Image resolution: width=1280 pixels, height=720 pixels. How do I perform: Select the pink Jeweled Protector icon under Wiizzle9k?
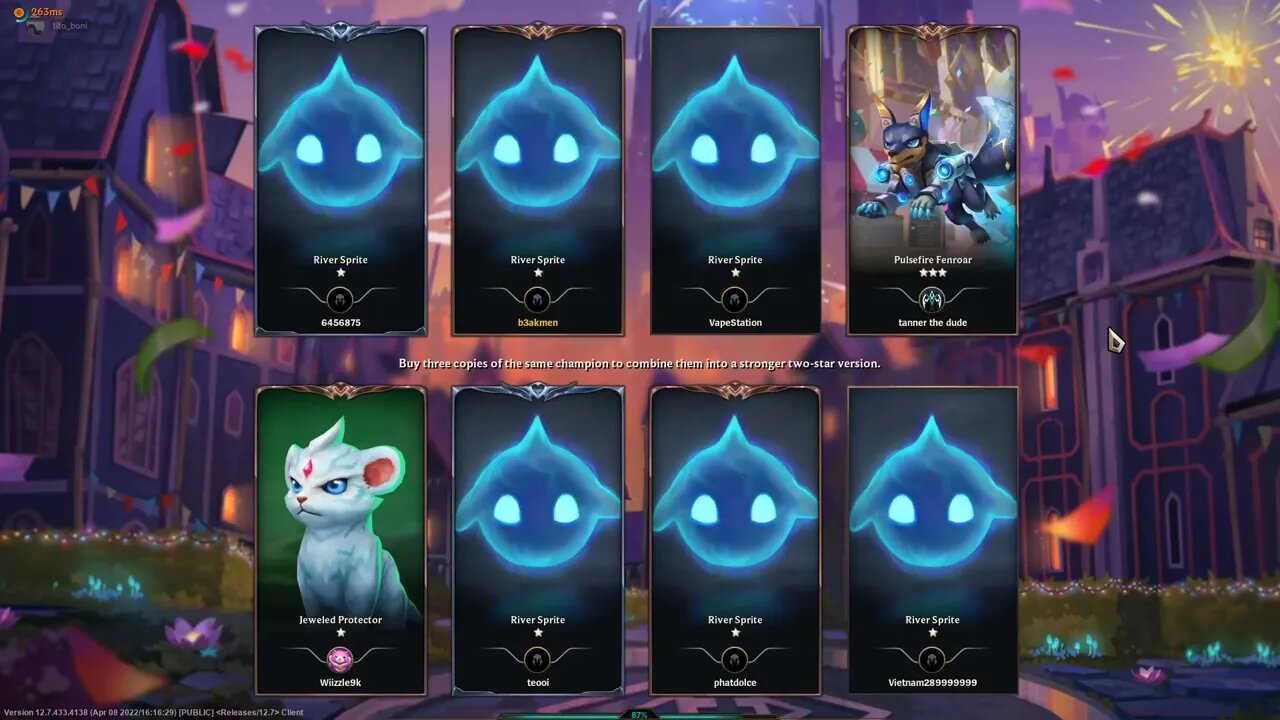point(340,658)
